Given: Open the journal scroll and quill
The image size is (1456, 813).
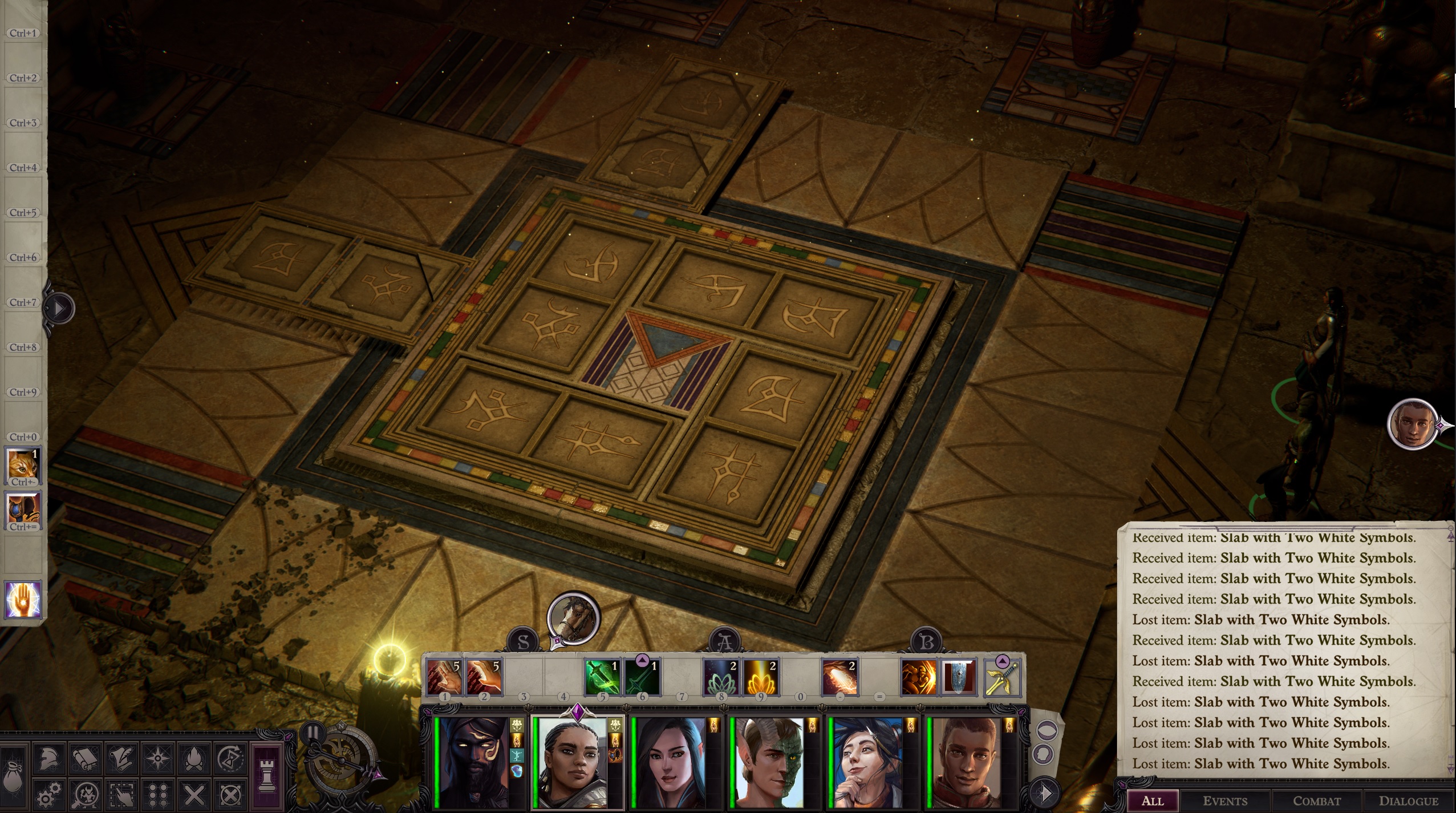Looking at the screenshot, I should tap(121, 759).
